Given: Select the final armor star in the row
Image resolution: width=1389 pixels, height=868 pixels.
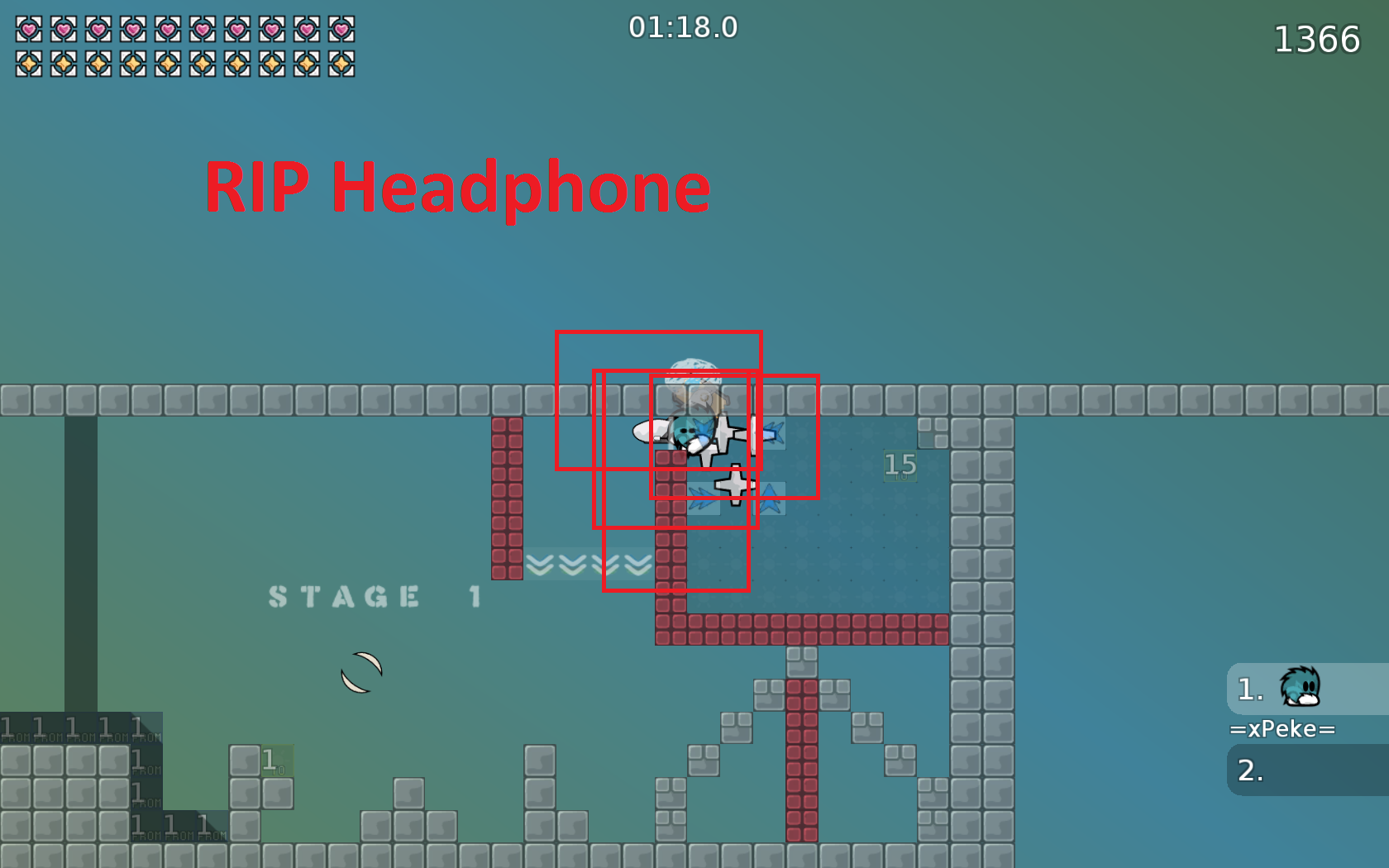Looking at the screenshot, I should 343,64.
